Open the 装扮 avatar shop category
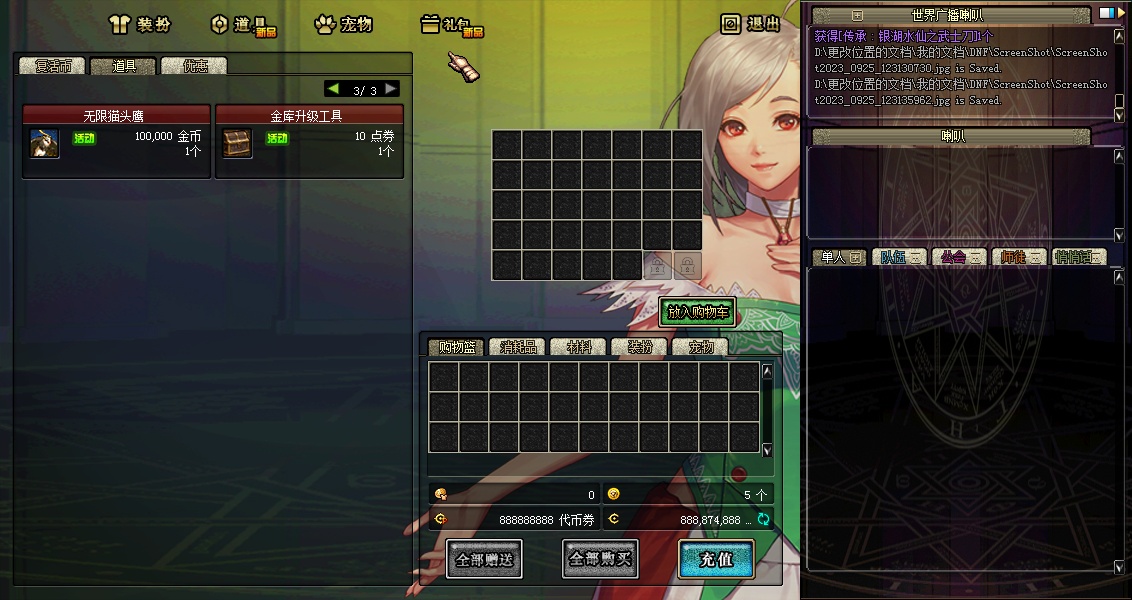The image size is (1132, 600). coord(139,24)
